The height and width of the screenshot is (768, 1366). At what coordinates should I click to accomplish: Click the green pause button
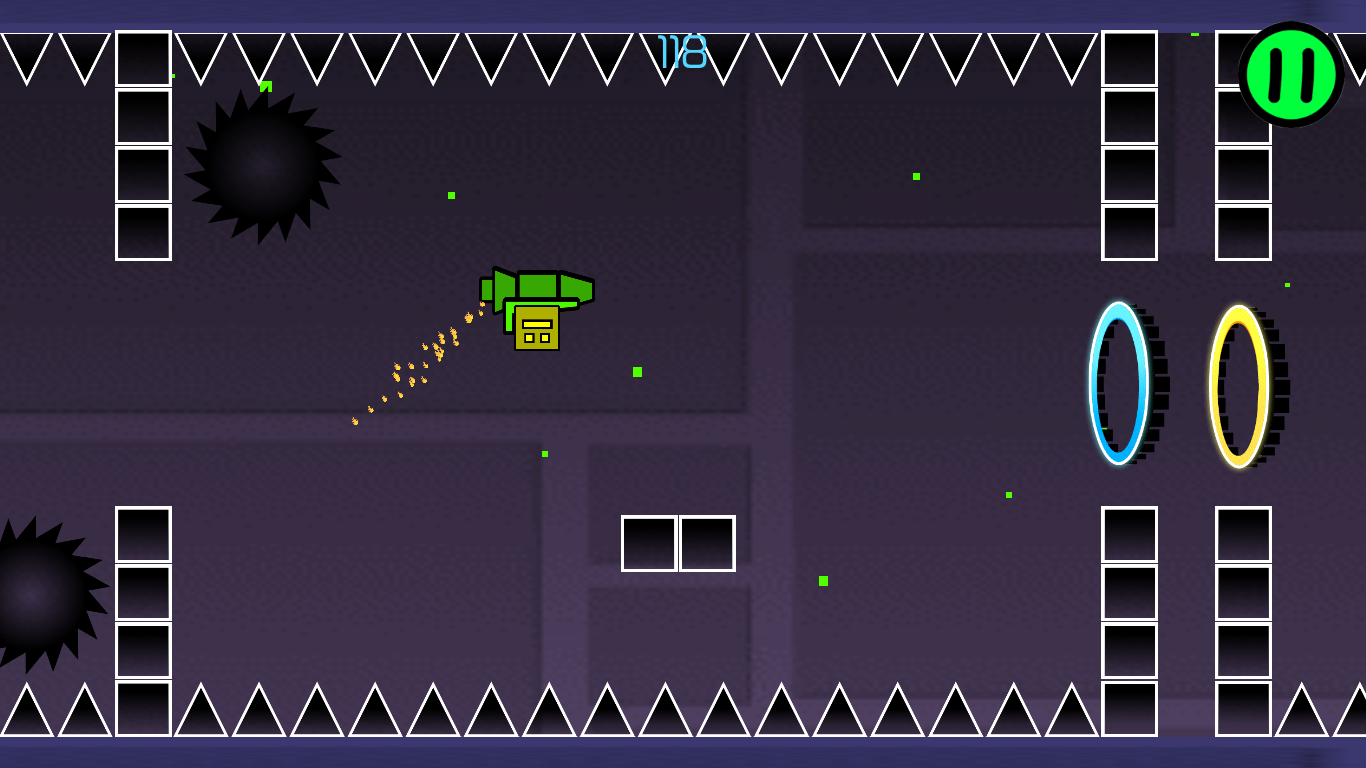click(1291, 75)
